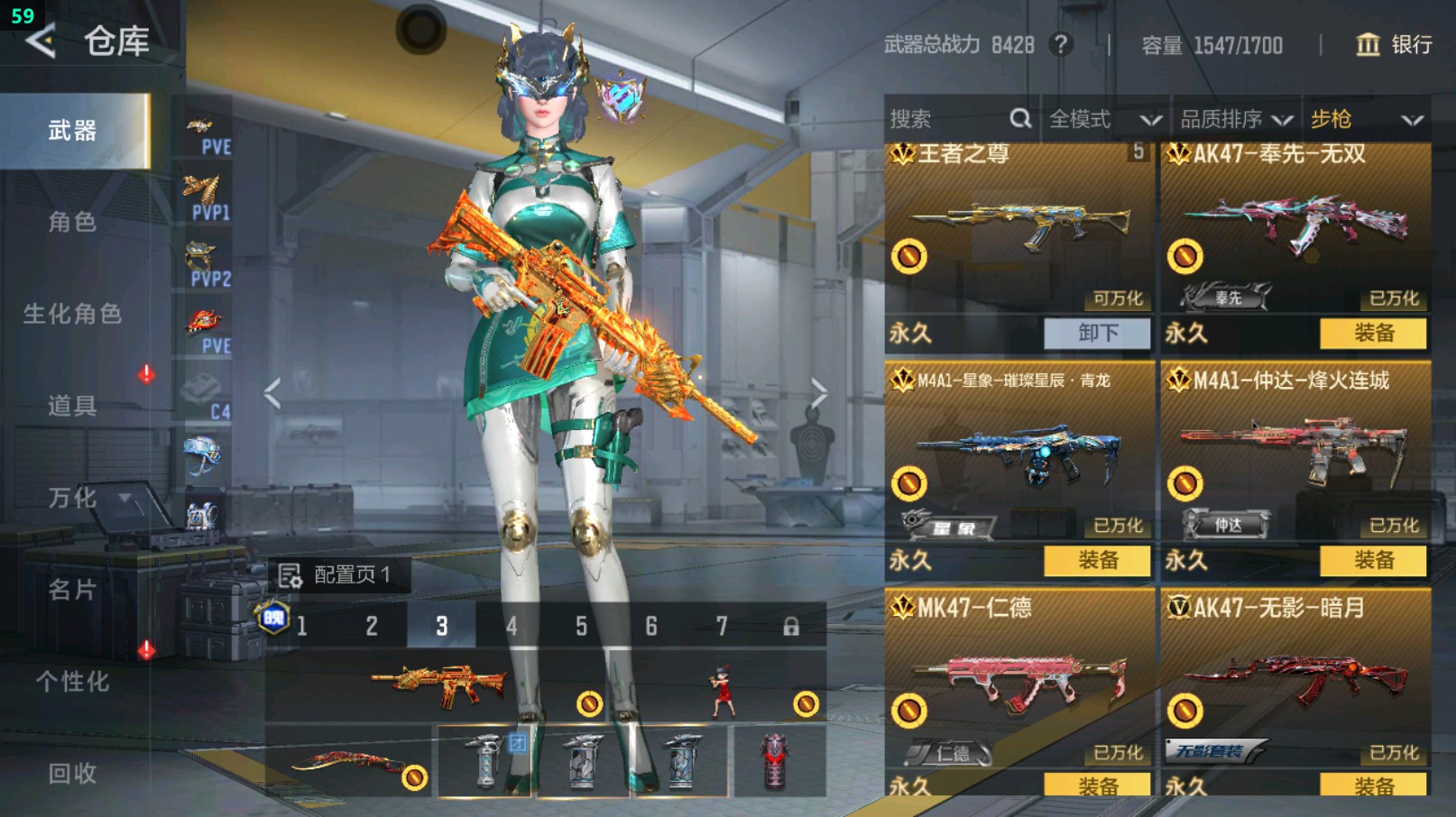Switch to the 角色 tab
The image size is (1456, 817).
(x=72, y=222)
